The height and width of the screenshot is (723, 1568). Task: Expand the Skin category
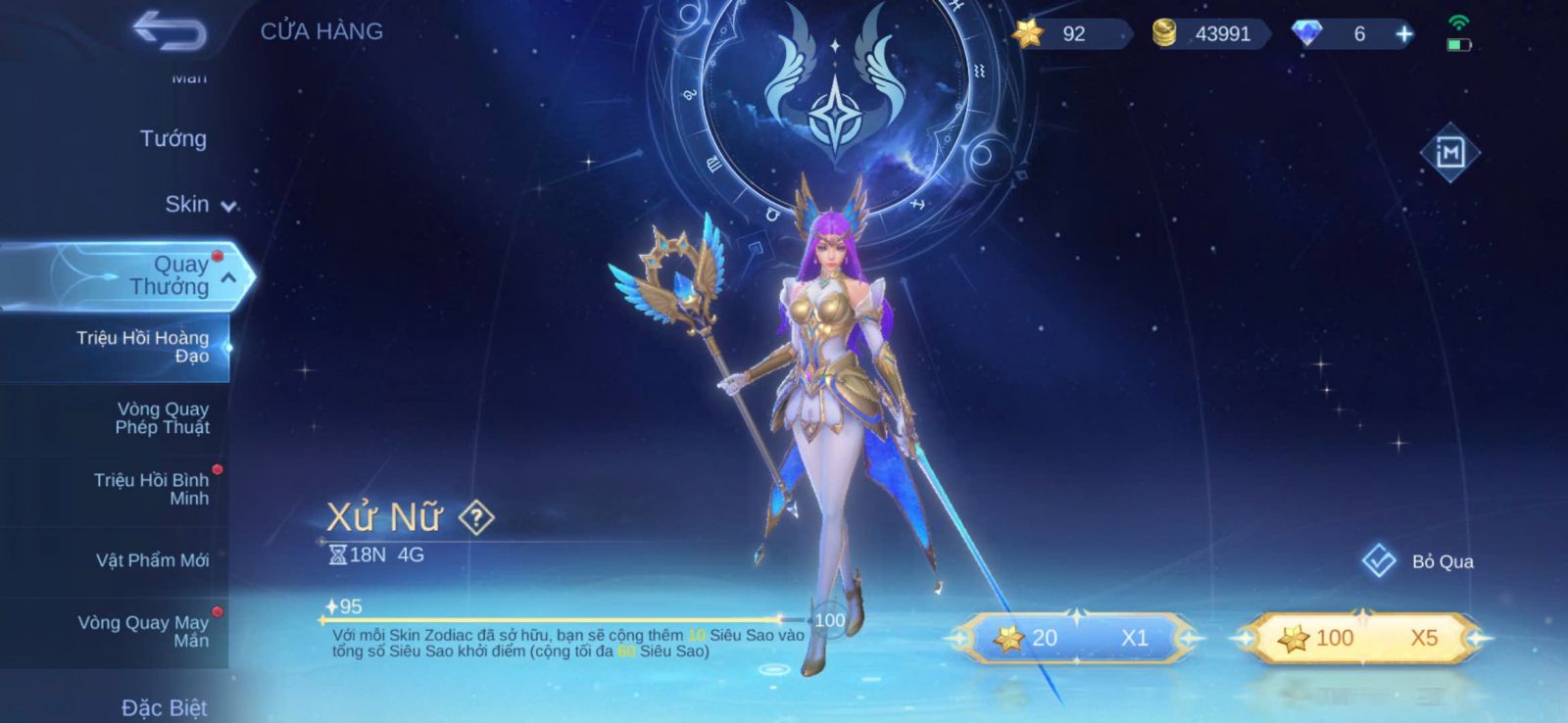[x=199, y=205]
